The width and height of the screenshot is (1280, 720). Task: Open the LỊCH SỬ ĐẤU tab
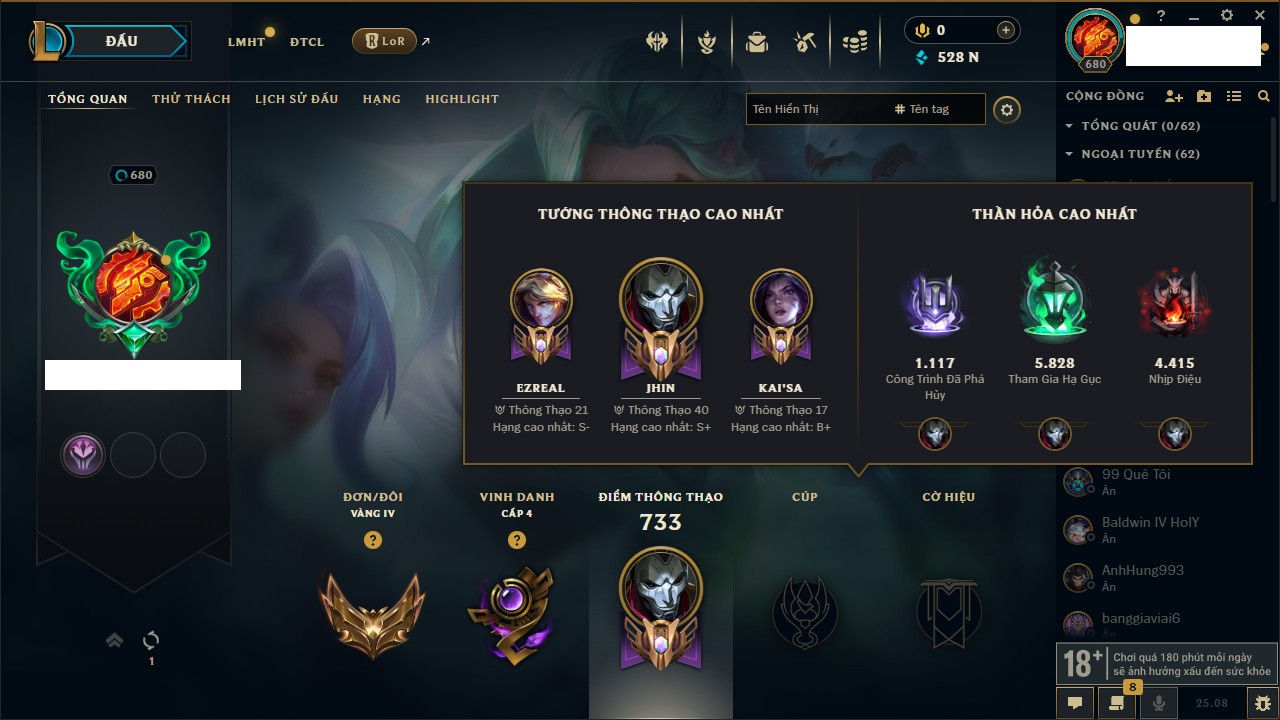tap(296, 99)
